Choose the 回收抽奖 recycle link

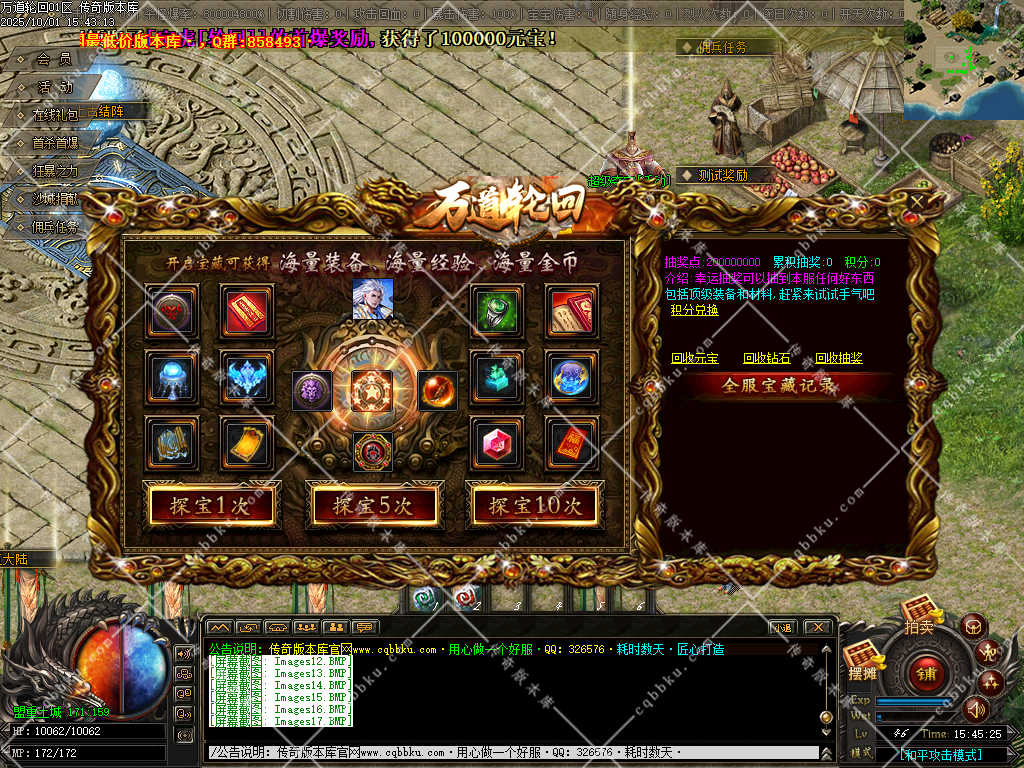point(838,358)
